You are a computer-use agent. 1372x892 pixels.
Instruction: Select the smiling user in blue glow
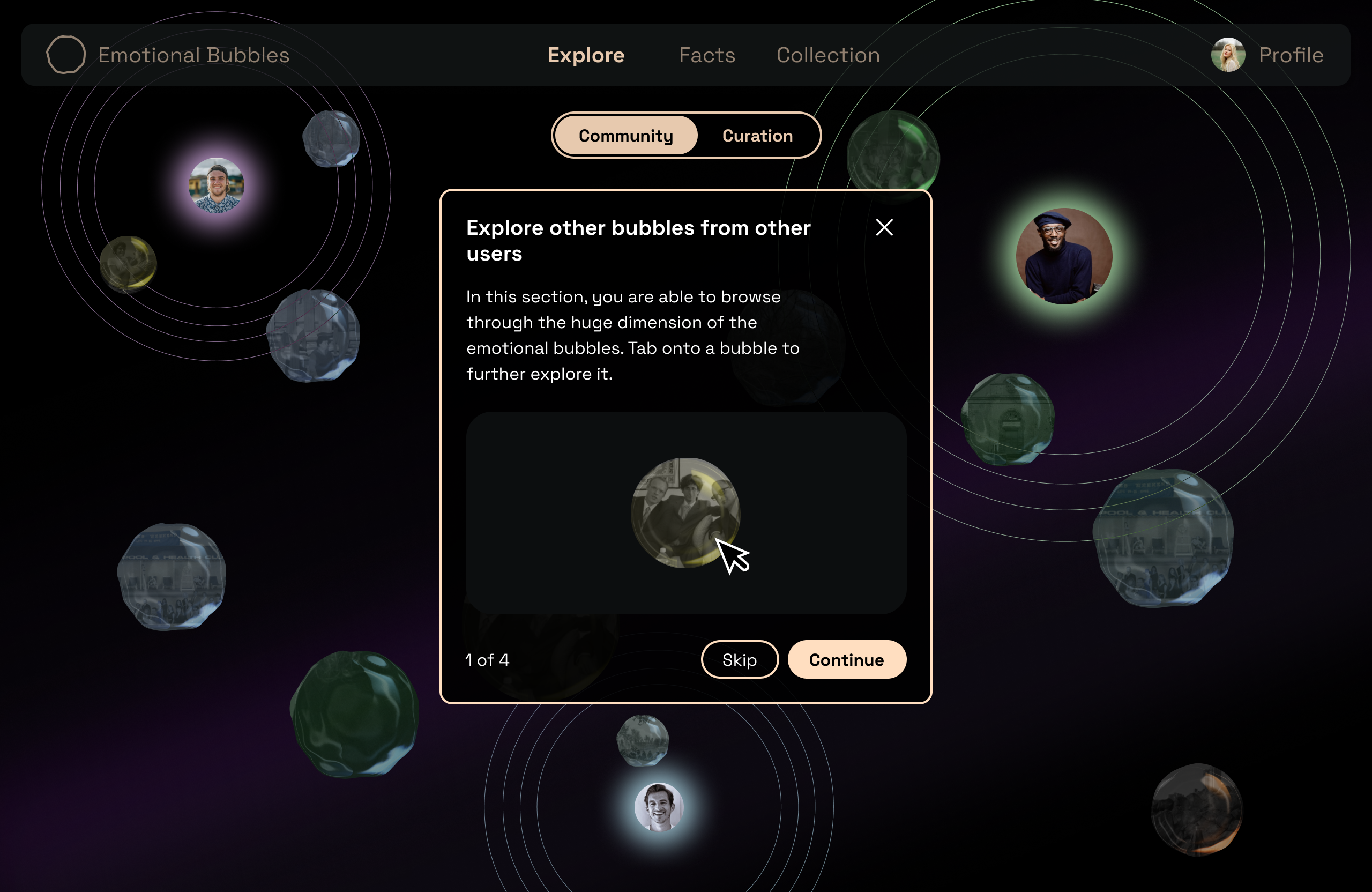pyautogui.click(x=659, y=807)
